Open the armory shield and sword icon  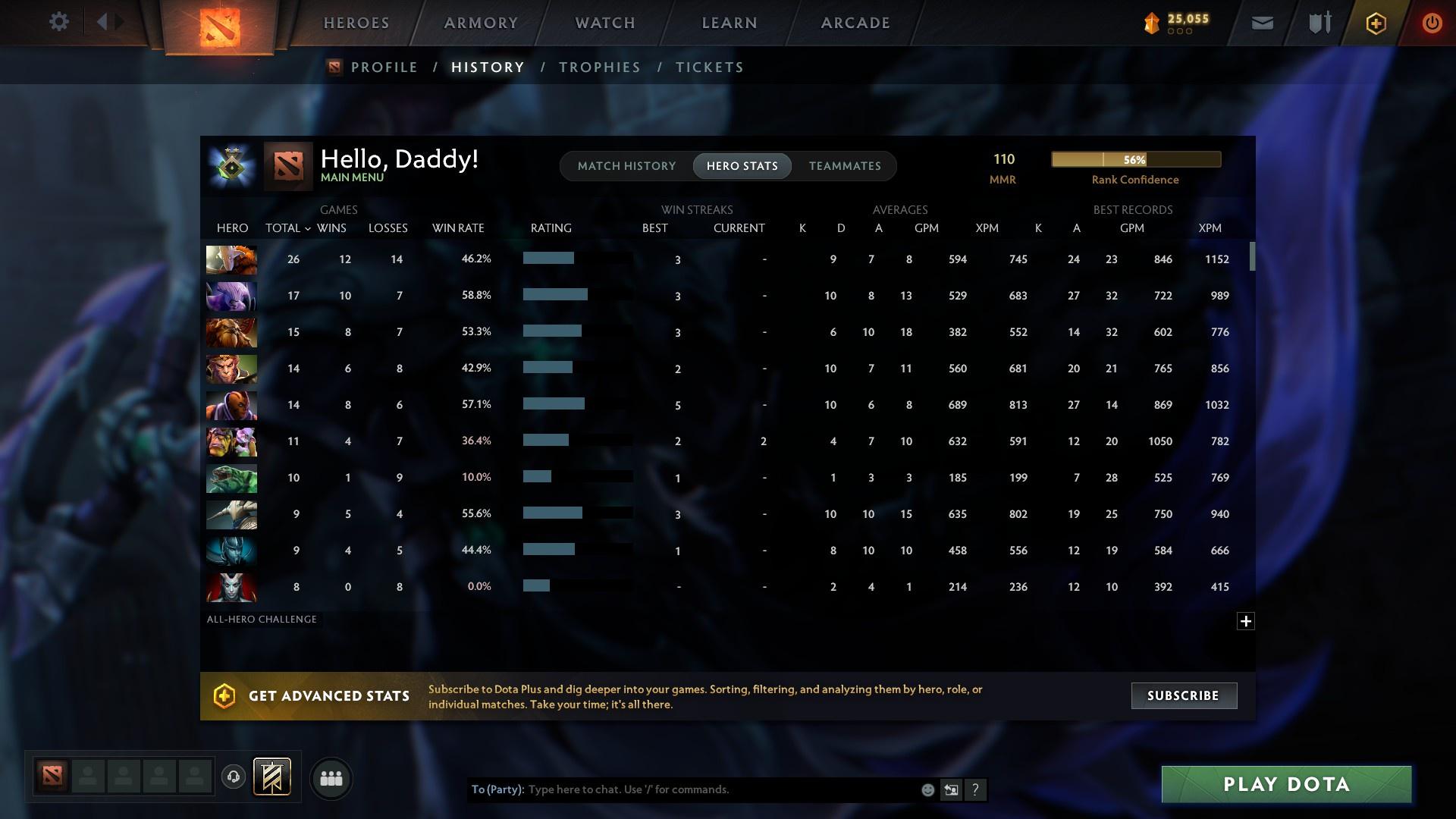point(1319,23)
